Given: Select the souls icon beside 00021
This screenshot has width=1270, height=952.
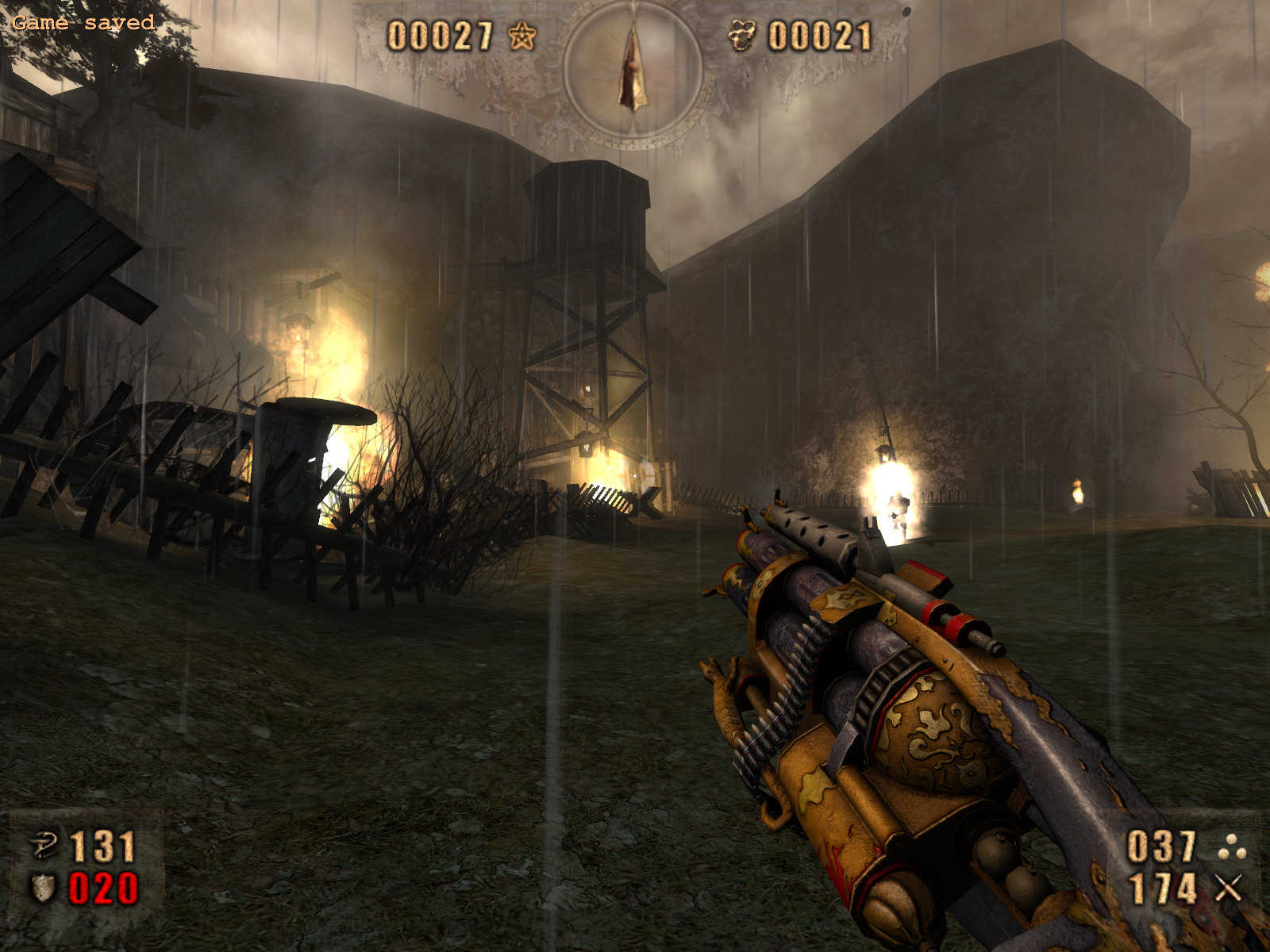Looking at the screenshot, I should click(x=742, y=36).
